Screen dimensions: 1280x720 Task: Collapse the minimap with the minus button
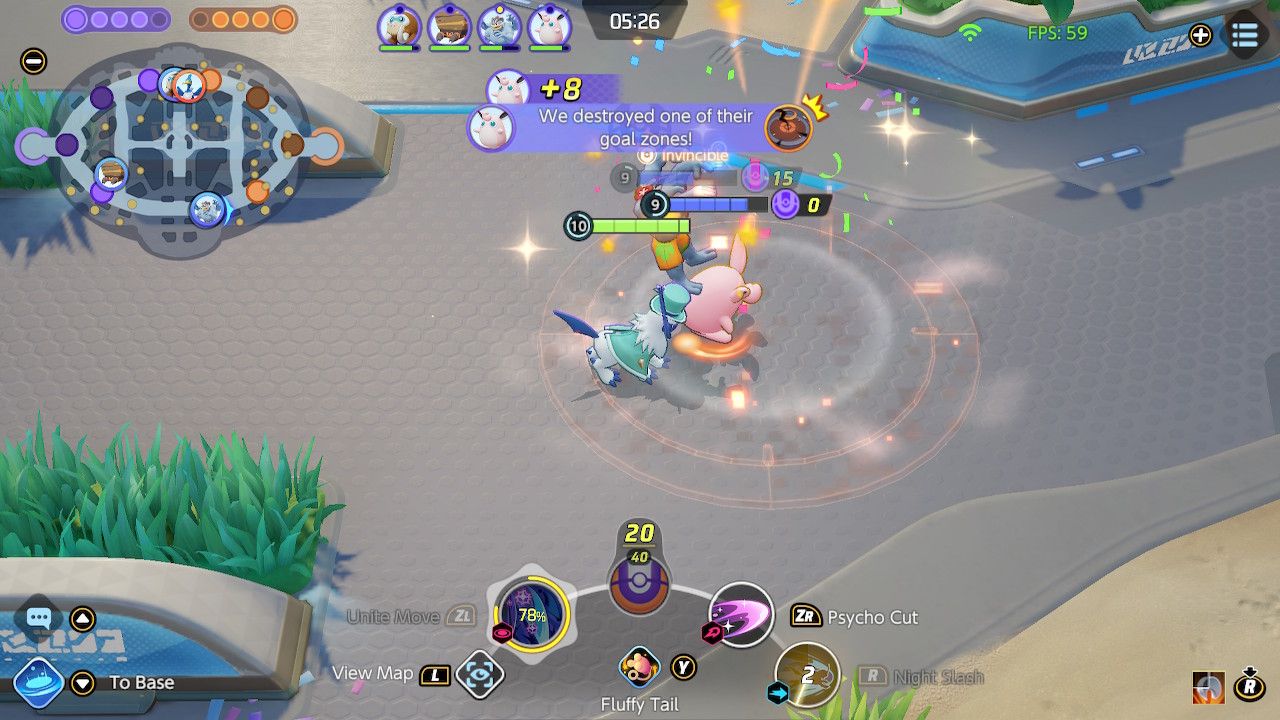pyautogui.click(x=33, y=61)
